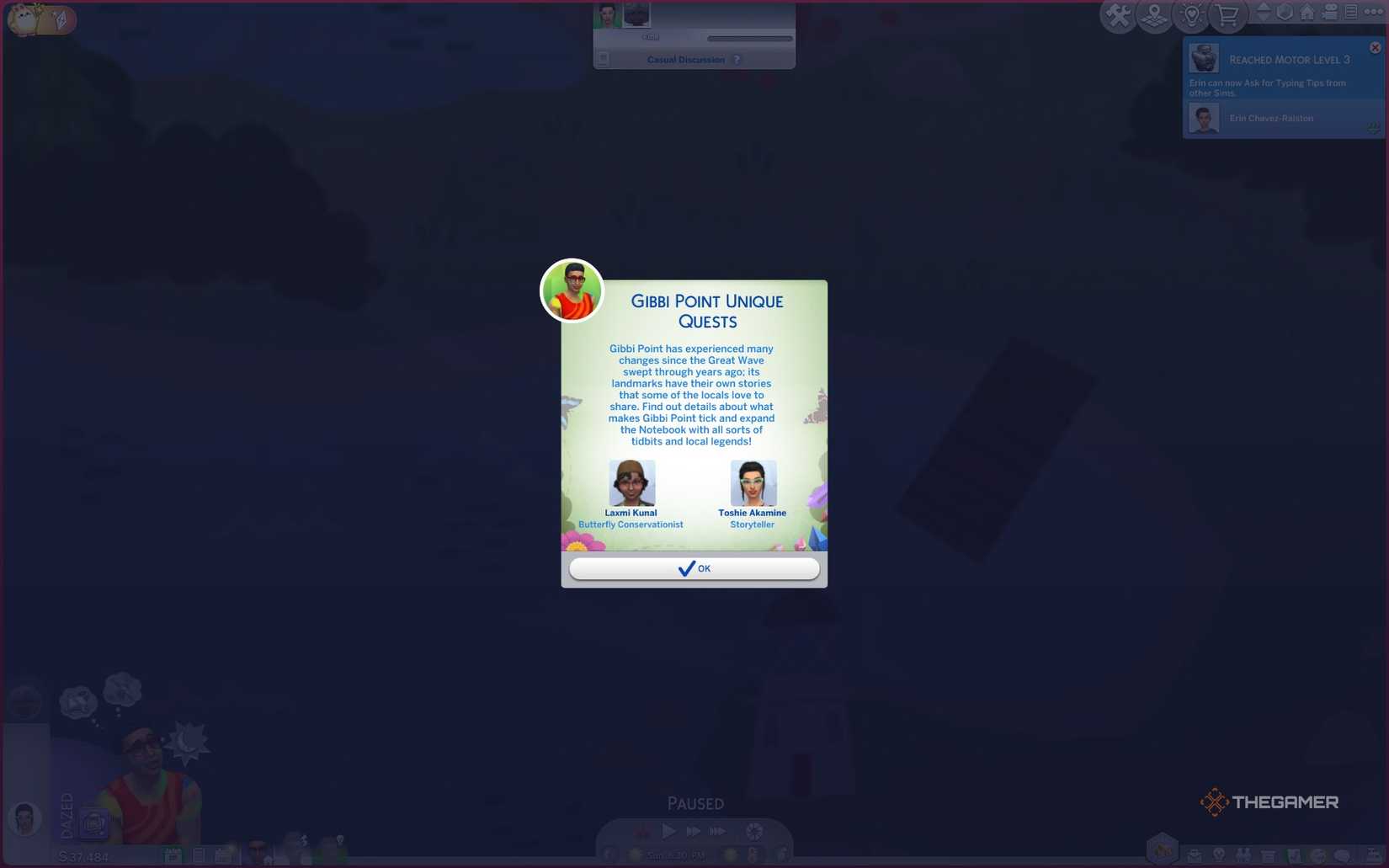Click the Casual Discussion progress bar
This screenshot has height=868, width=1389.
tap(749, 37)
